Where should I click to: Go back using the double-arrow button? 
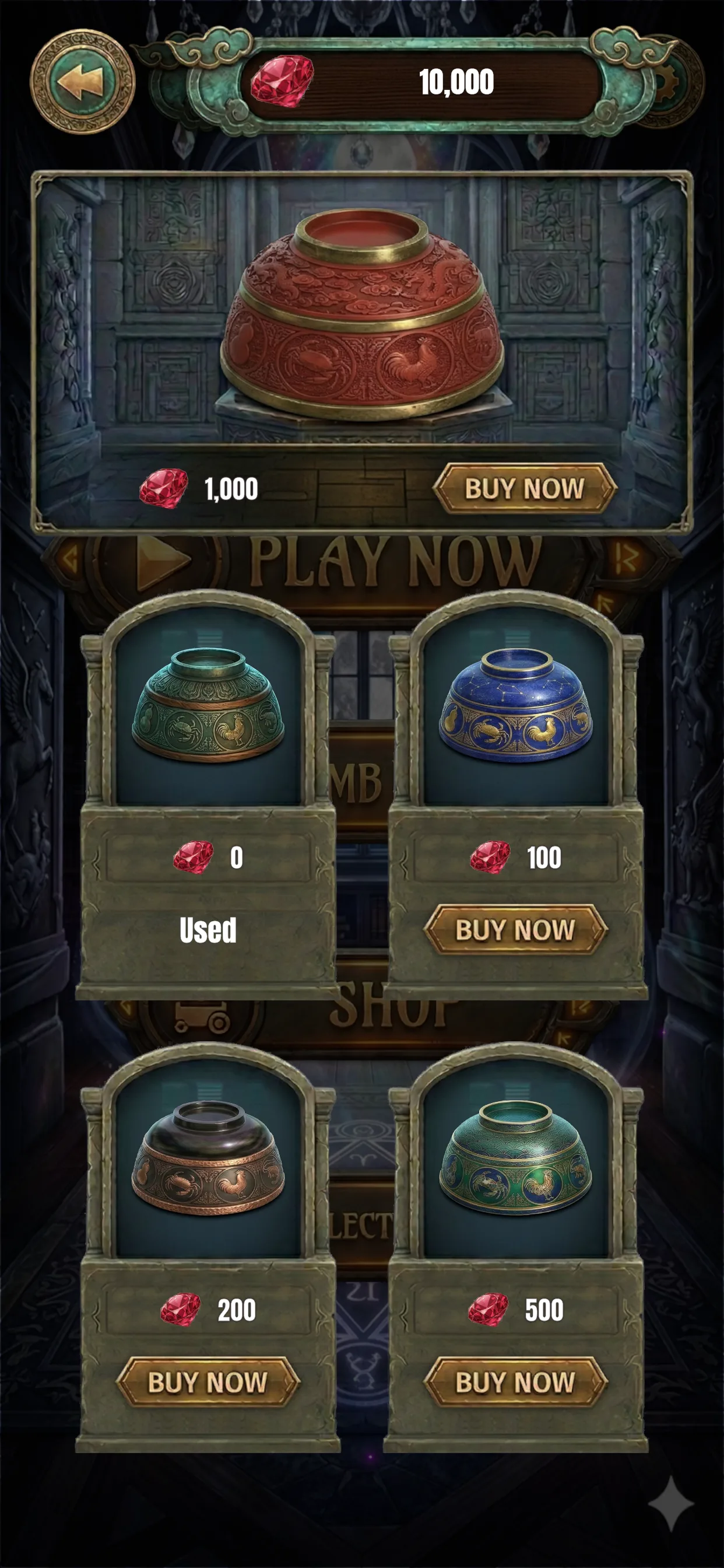(x=83, y=82)
